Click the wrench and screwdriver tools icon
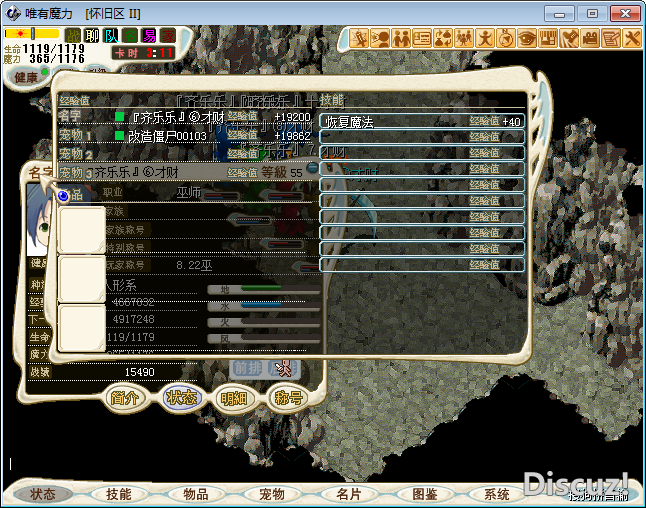Image resolution: width=646 pixels, height=508 pixels. [632, 38]
